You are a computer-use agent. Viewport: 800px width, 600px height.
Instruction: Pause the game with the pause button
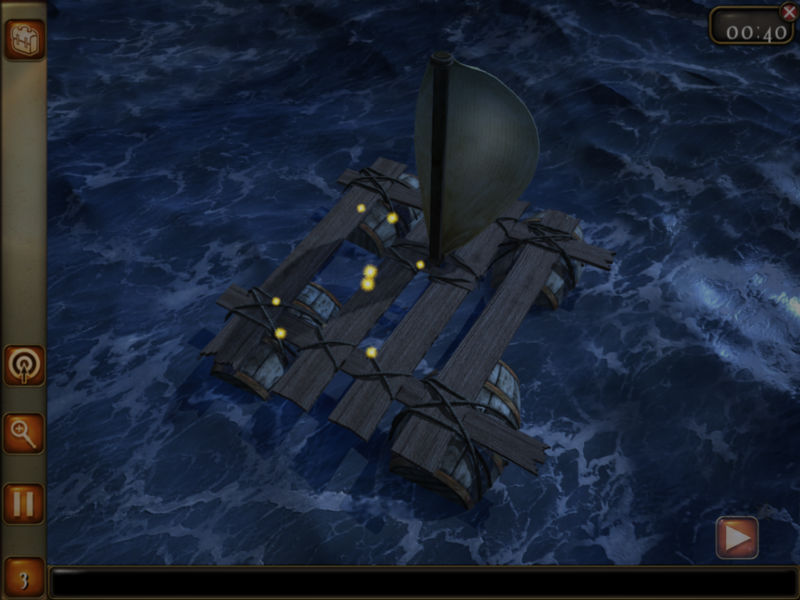pos(24,502)
